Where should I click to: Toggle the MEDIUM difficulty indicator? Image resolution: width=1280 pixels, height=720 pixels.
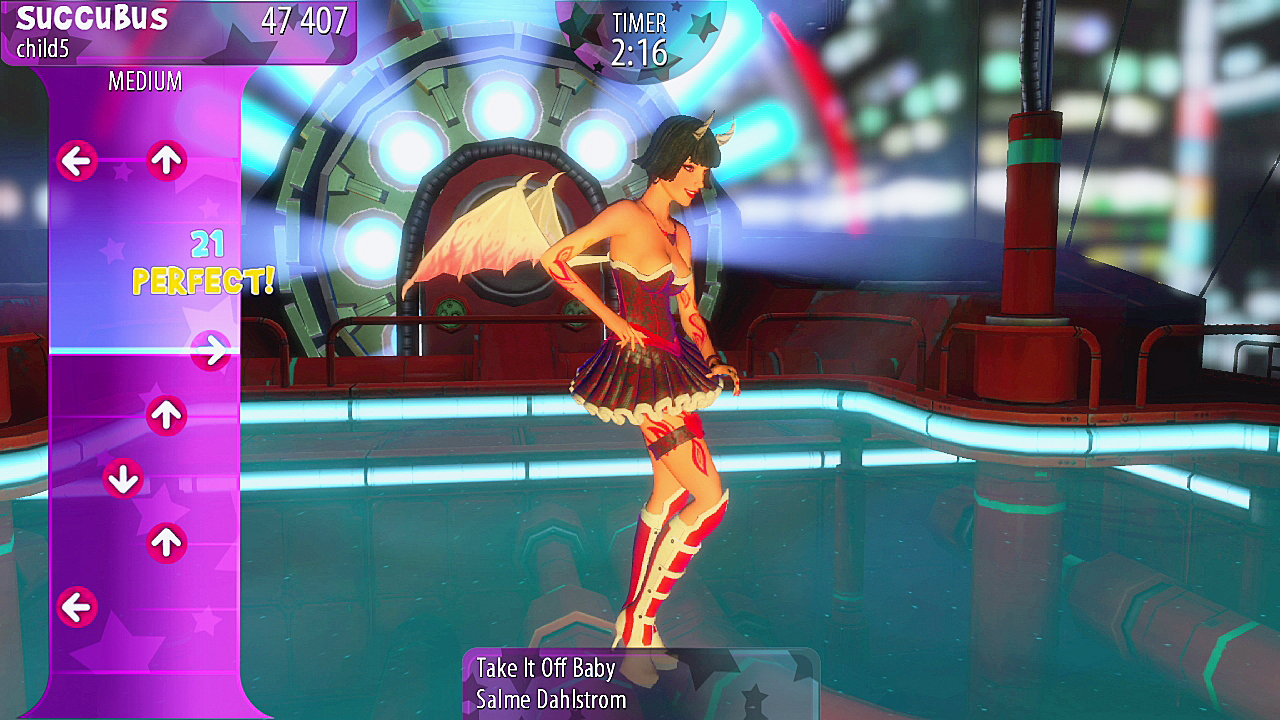pyautogui.click(x=146, y=82)
